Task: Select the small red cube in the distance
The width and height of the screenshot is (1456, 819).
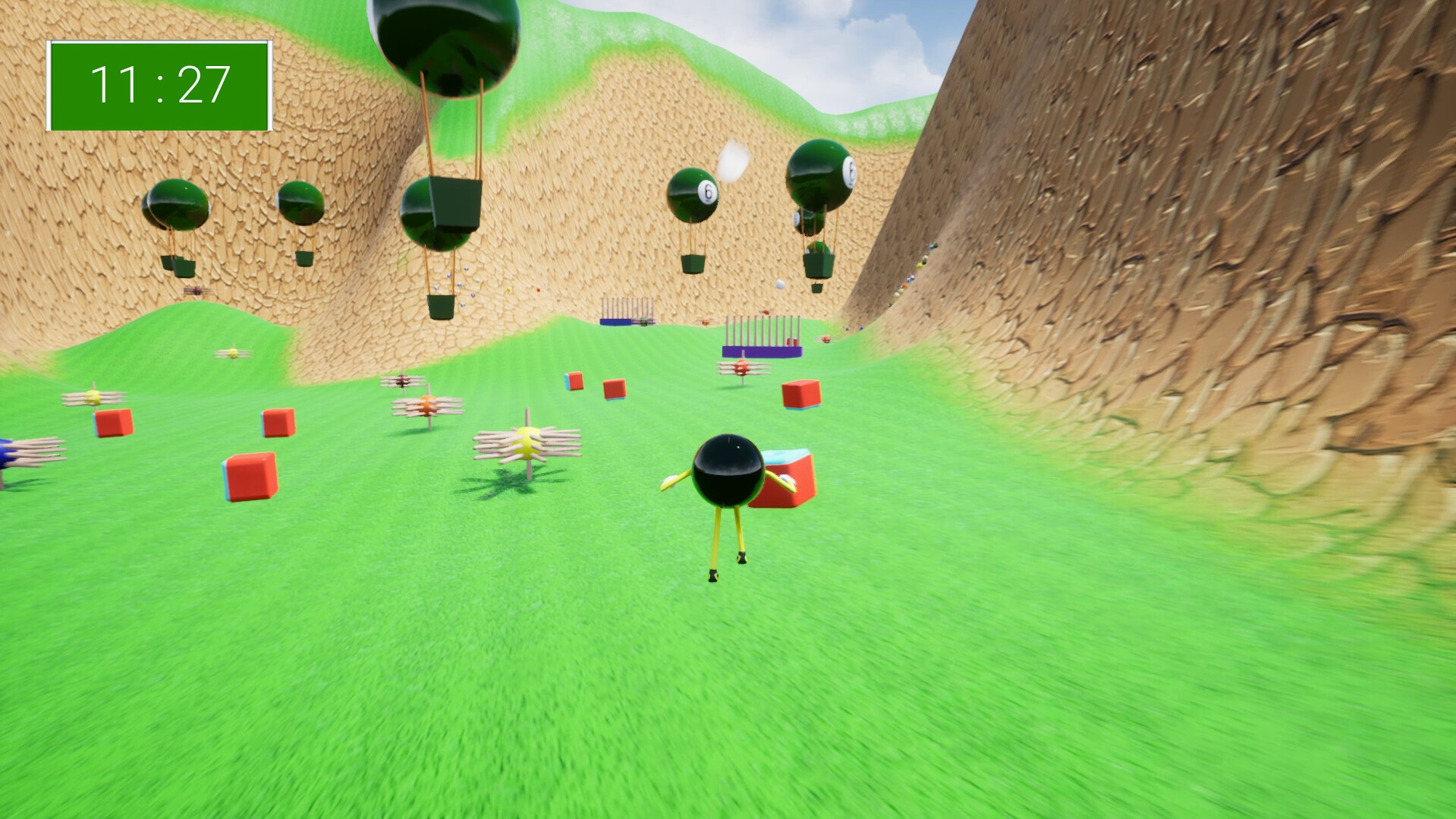Action: tap(575, 381)
